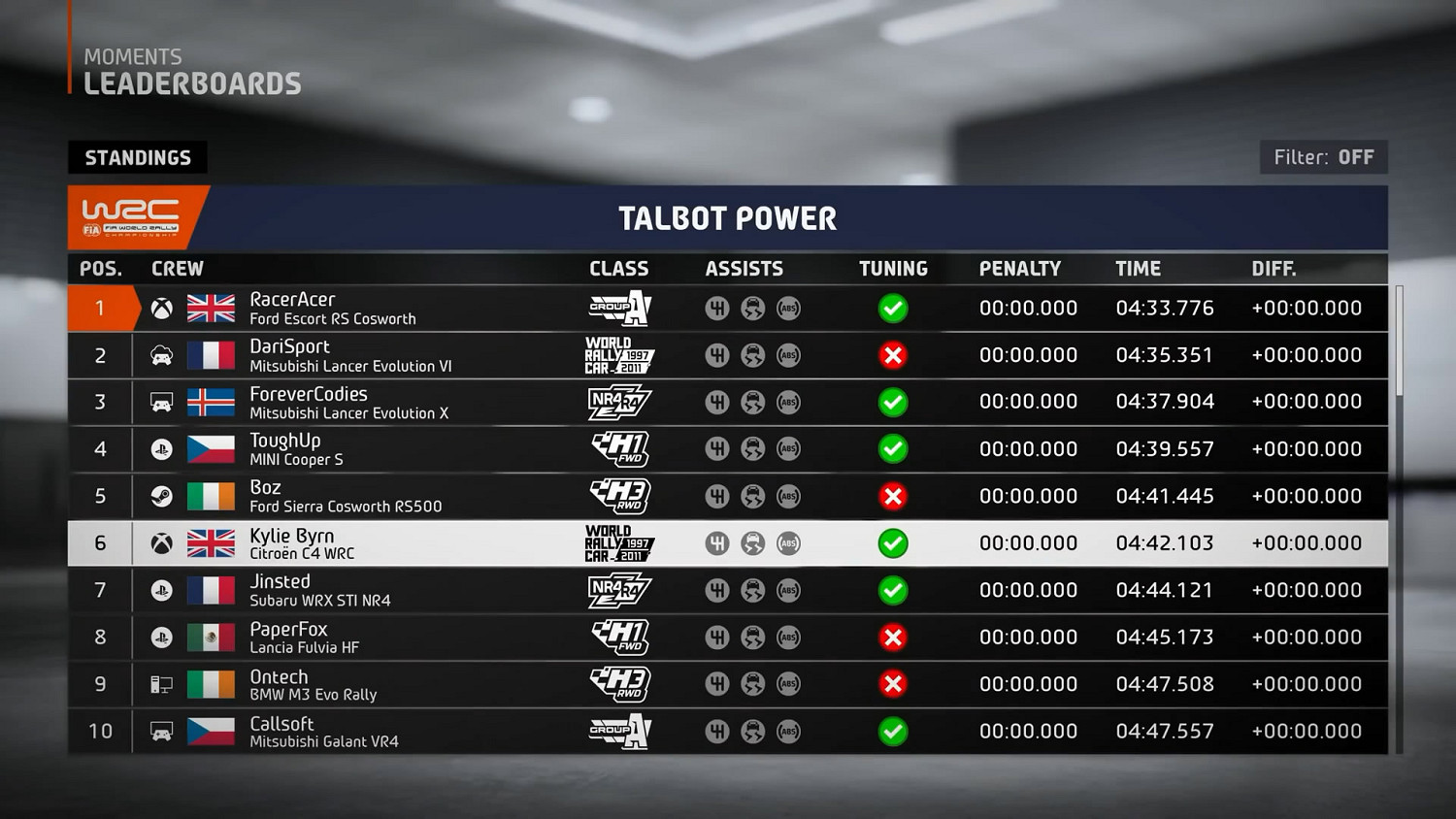This screenshot has height=819, width=1456.
Task: Click the PlayStation icon beside ToughUp
Action: [x=160, y=448]
